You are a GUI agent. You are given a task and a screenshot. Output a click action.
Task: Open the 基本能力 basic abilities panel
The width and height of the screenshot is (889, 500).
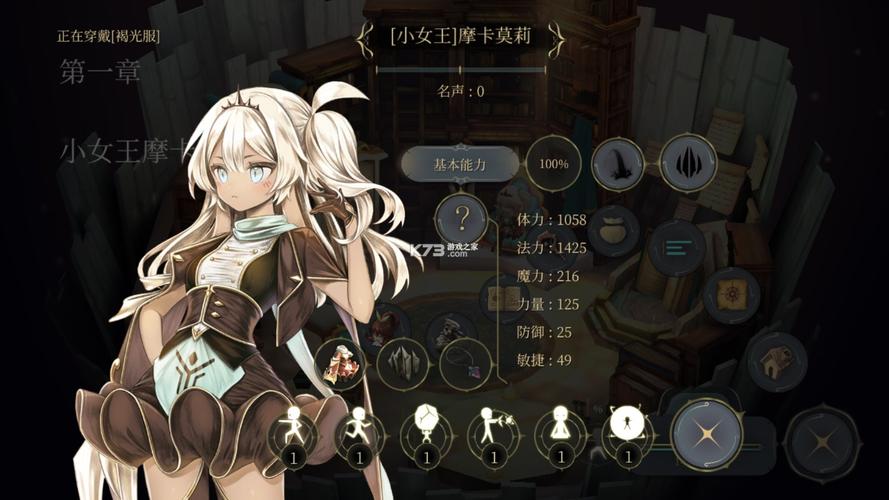pyautogui.click(x=460, y=164)
